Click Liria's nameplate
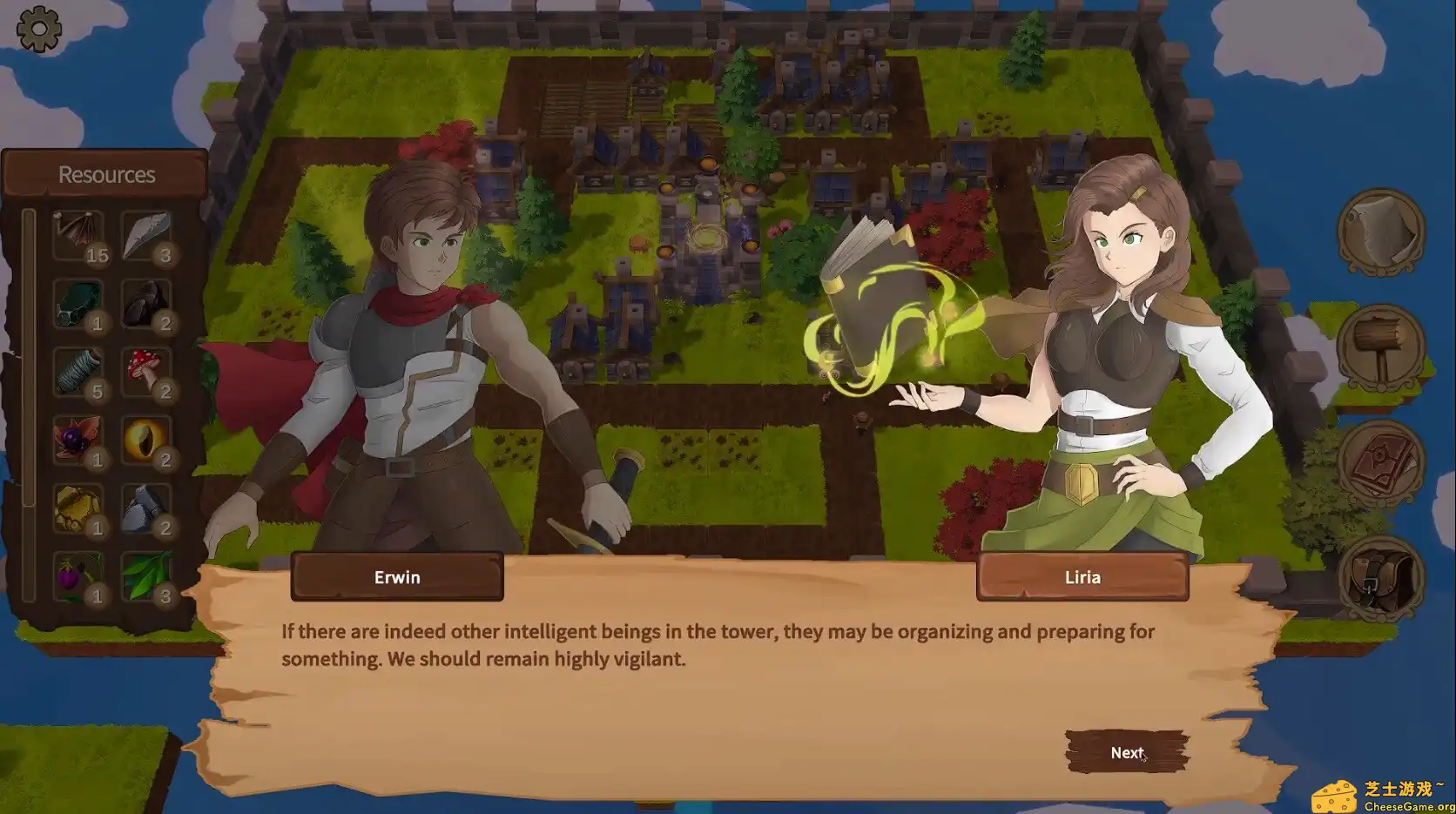This screenshot has height=814, width=1456. click(x=1082, y=575)
